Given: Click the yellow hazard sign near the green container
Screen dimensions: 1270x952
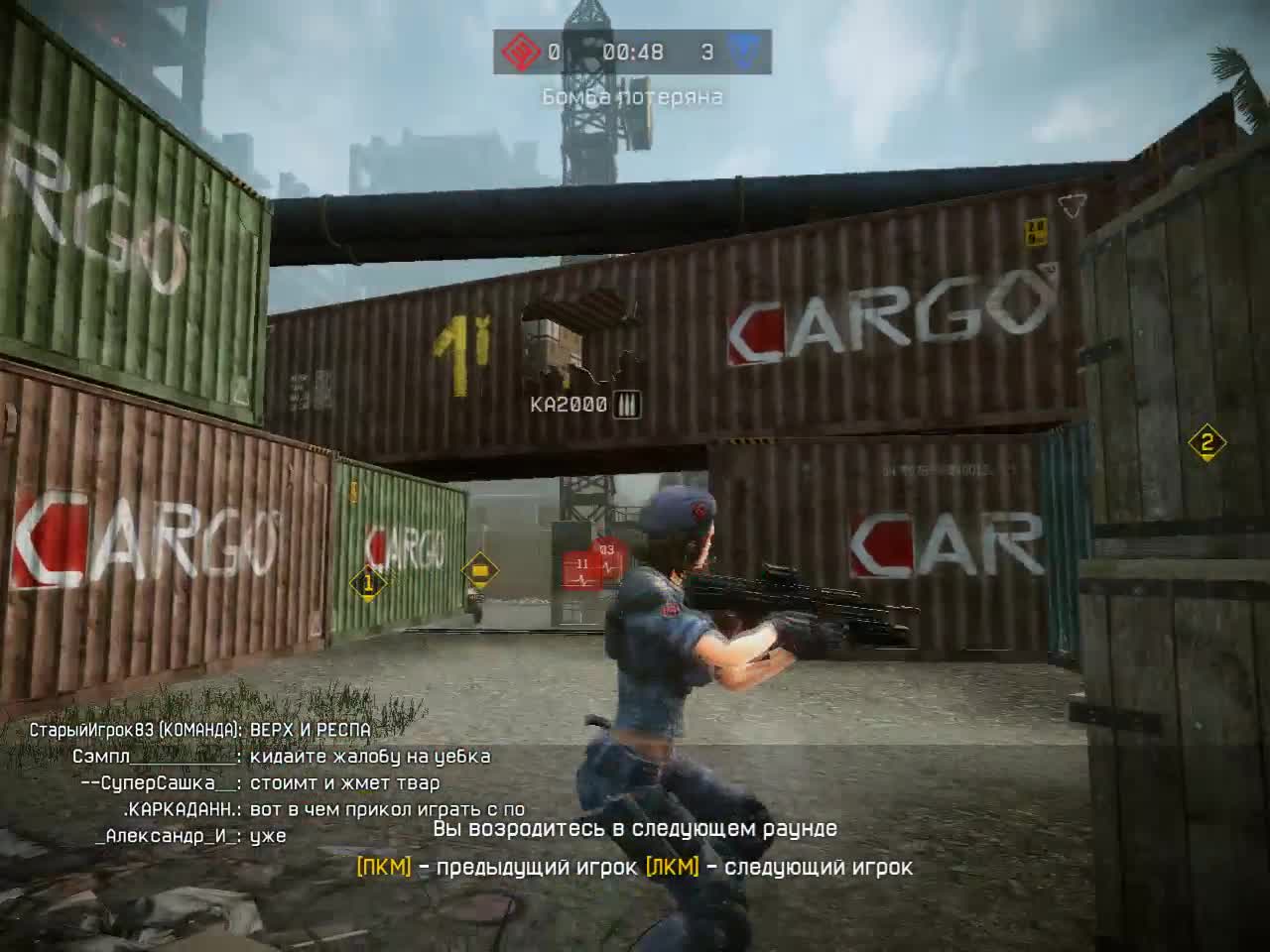Looking at the screenshot, I should point(479,568).
